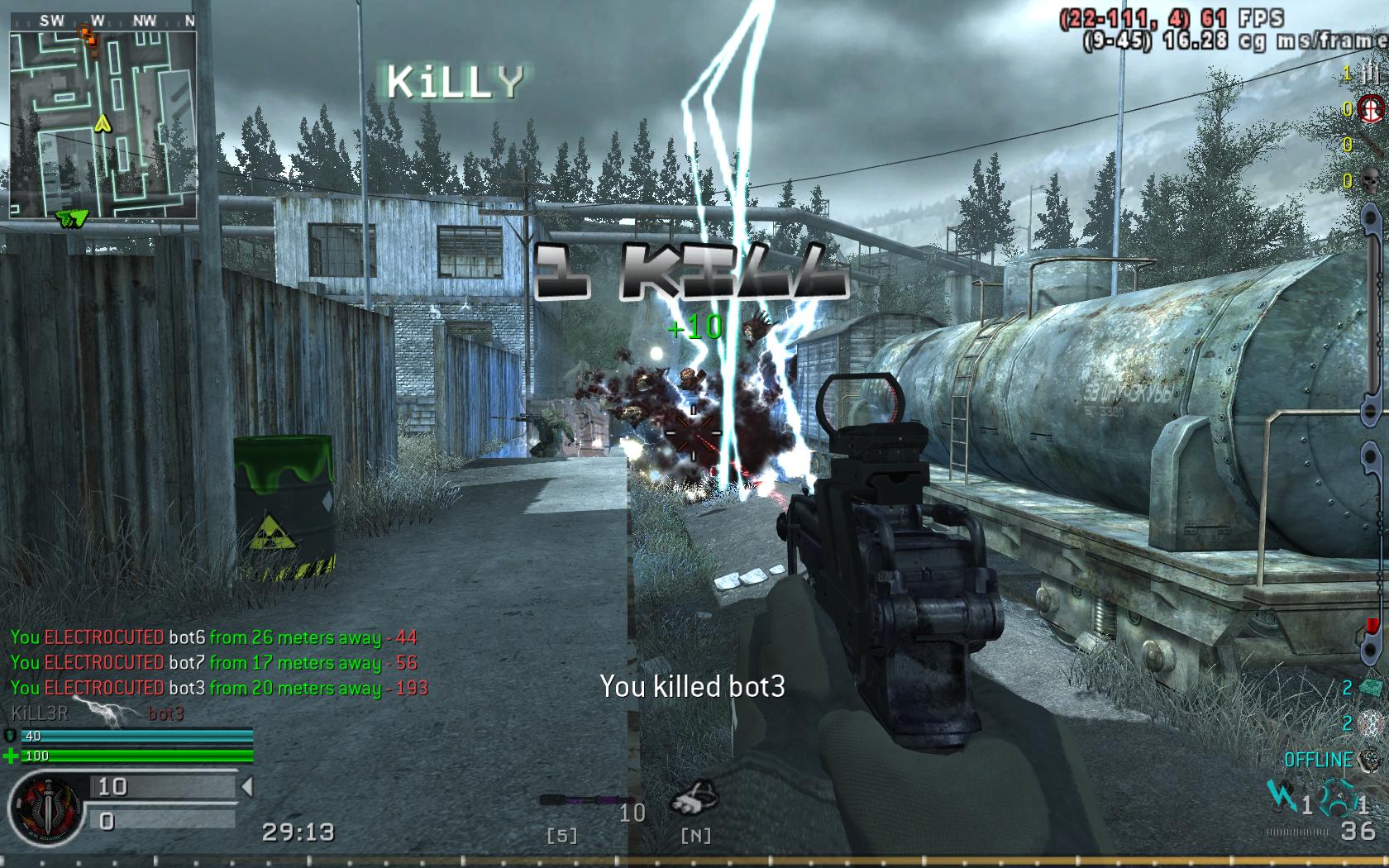1389x868 pixels.
Task: Select the teal supply crate icon
Action: click(1371, 688)
